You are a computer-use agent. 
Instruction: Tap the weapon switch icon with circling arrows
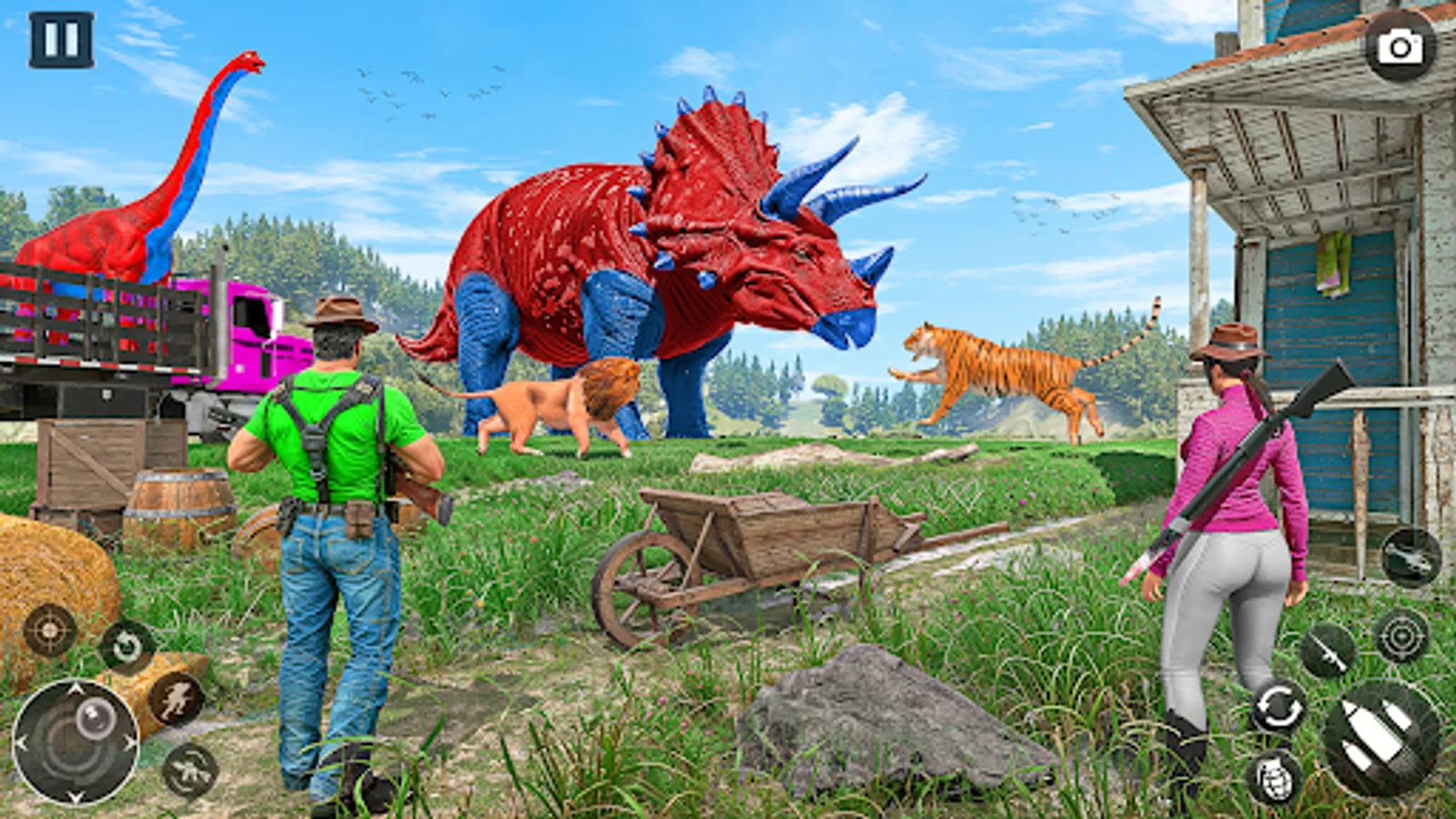tap(188, 769)
